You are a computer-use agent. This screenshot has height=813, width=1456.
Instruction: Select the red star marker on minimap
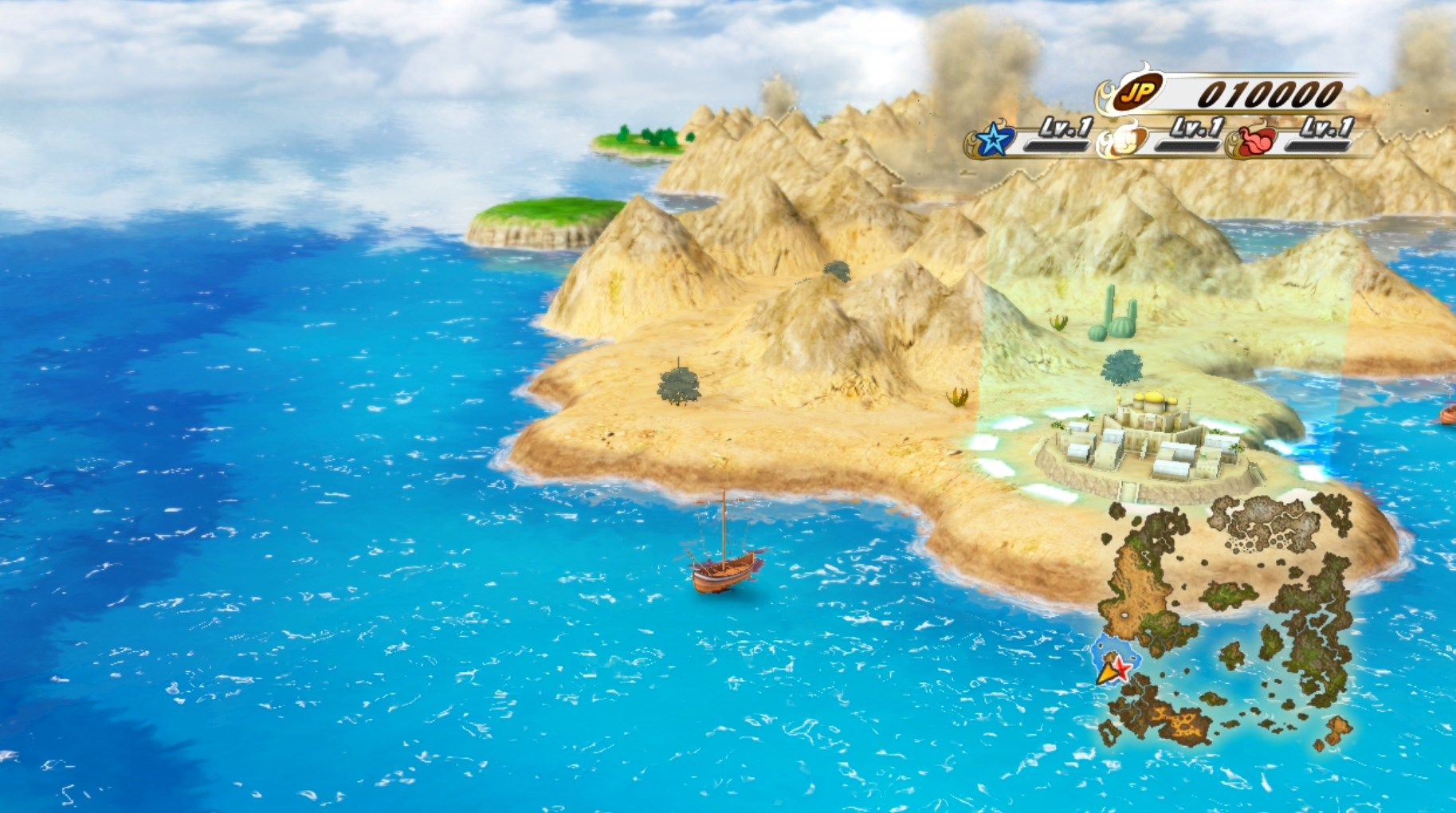tap(1122, 669)
